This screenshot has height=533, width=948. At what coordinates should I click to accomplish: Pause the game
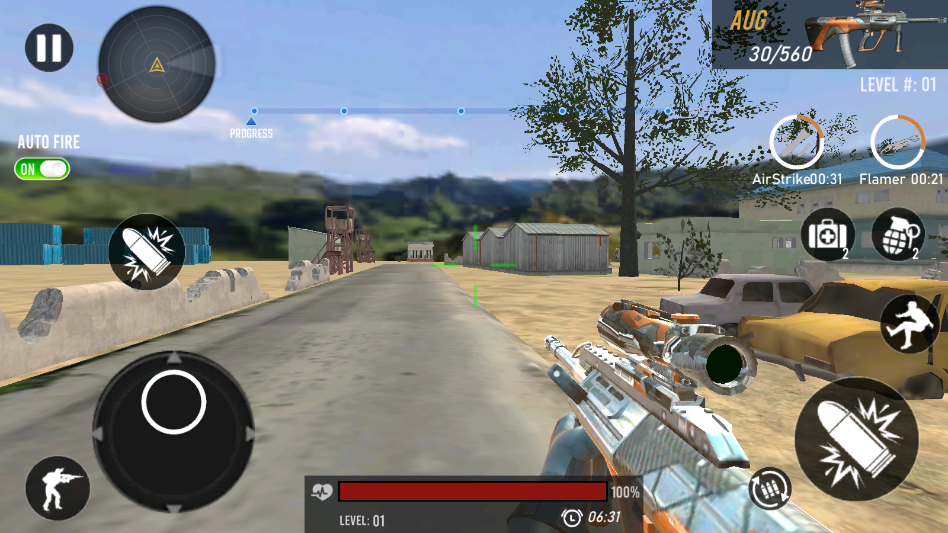point(49,48)
